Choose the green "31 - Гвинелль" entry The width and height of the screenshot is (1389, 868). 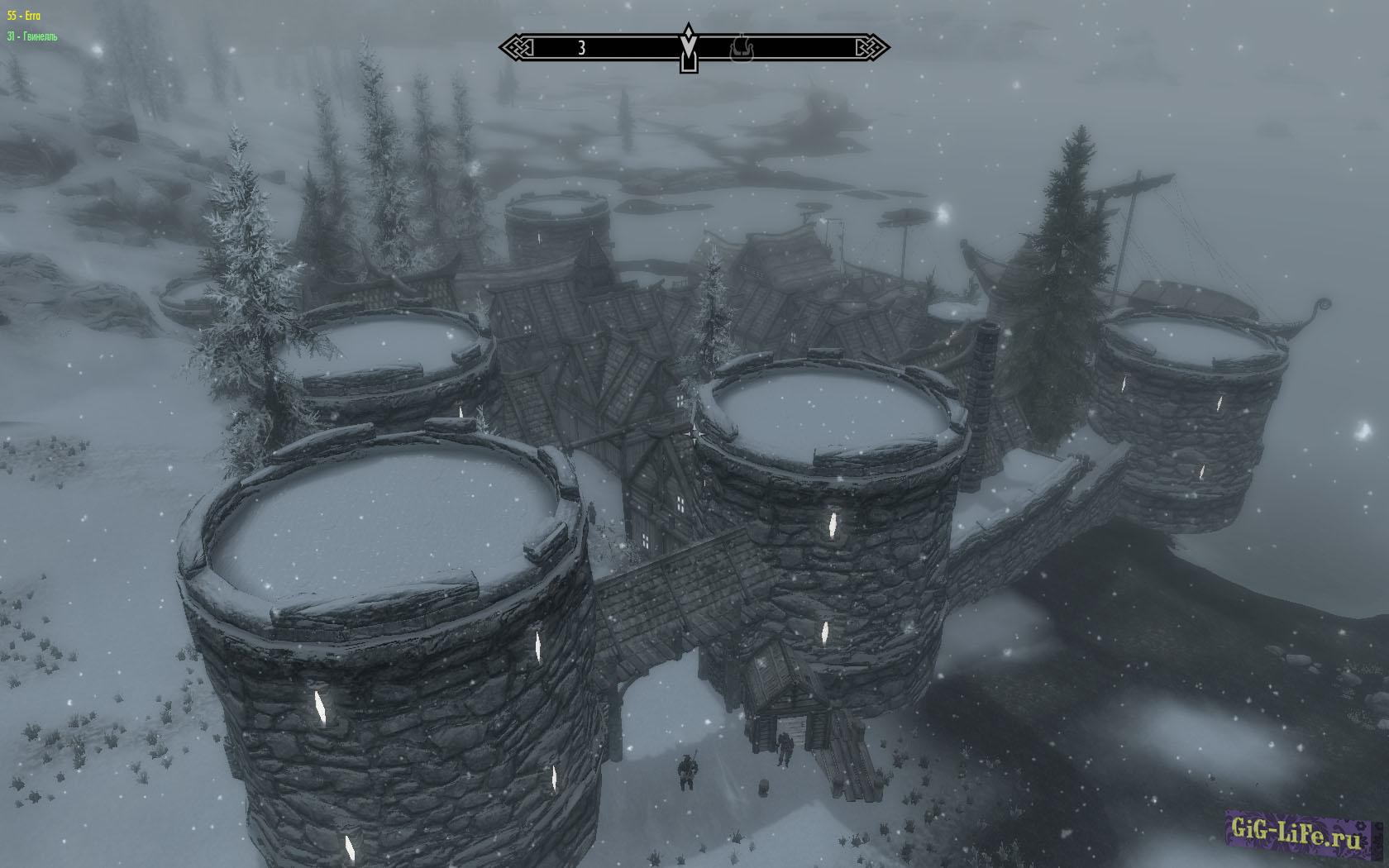[x=32, y=36]
